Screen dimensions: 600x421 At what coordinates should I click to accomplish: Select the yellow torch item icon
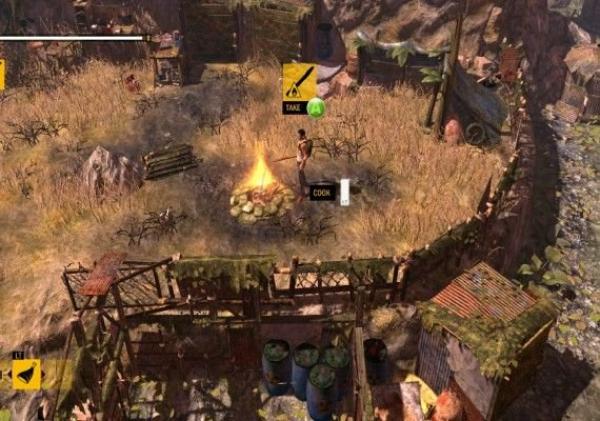click(299, 81)
